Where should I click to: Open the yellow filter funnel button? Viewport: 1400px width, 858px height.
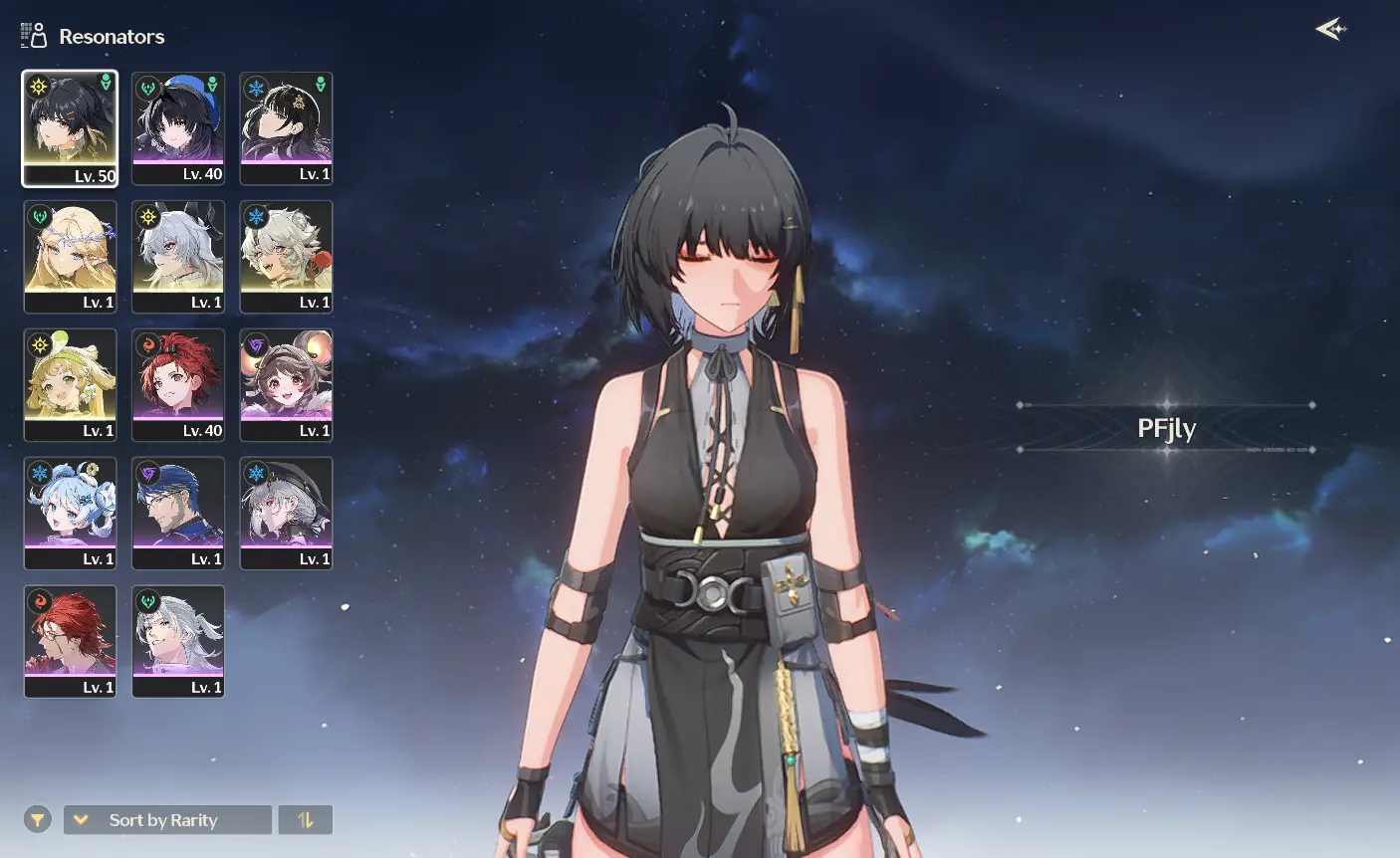click(x=37, y=820)
